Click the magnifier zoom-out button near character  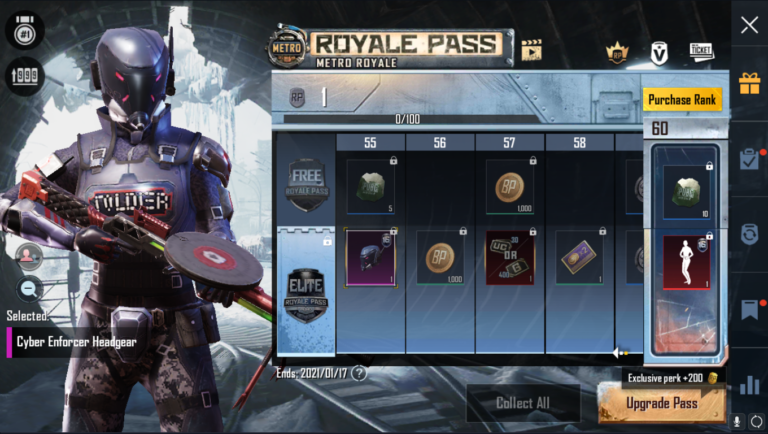click(x=30, y=289)
